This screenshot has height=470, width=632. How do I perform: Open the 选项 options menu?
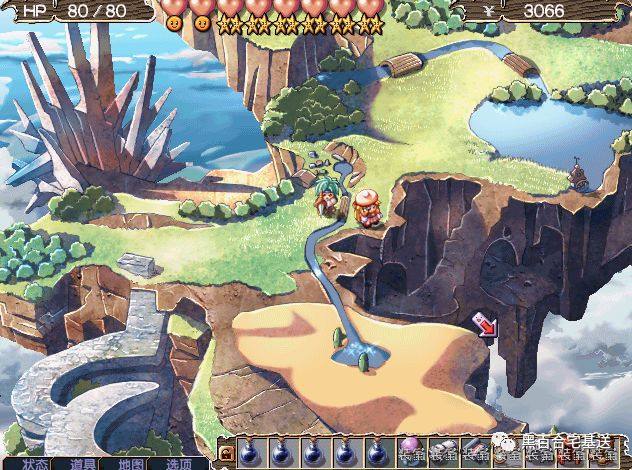pyautogui.click(x=180, y=464)
